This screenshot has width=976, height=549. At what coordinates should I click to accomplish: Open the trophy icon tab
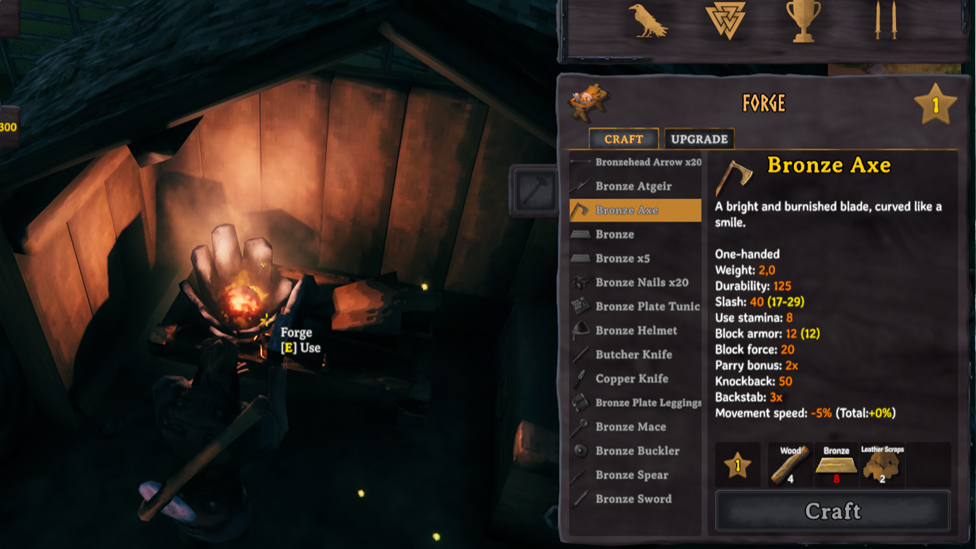coord(803,21)
